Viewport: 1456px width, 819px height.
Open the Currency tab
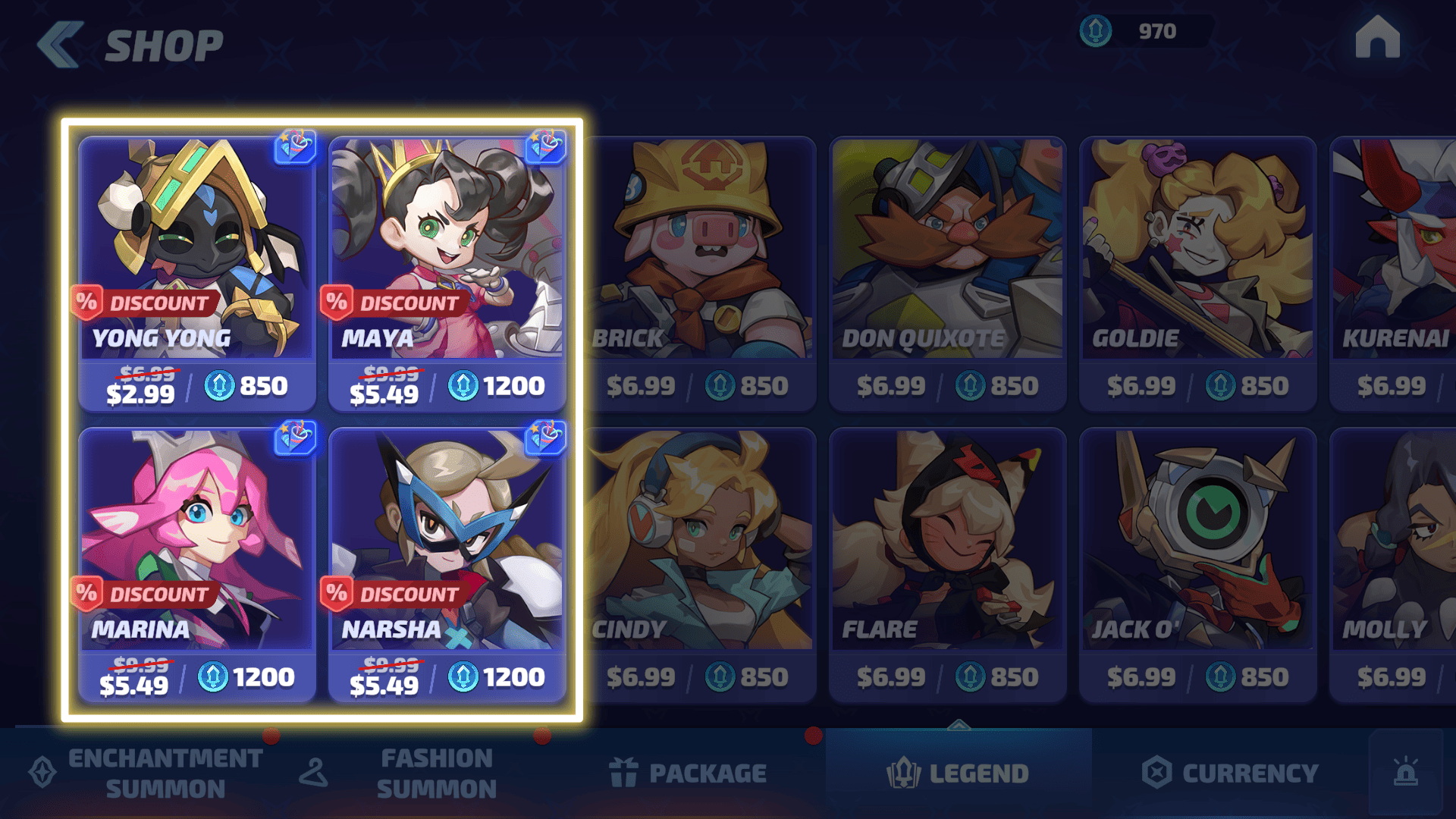tap(1230, 773)
